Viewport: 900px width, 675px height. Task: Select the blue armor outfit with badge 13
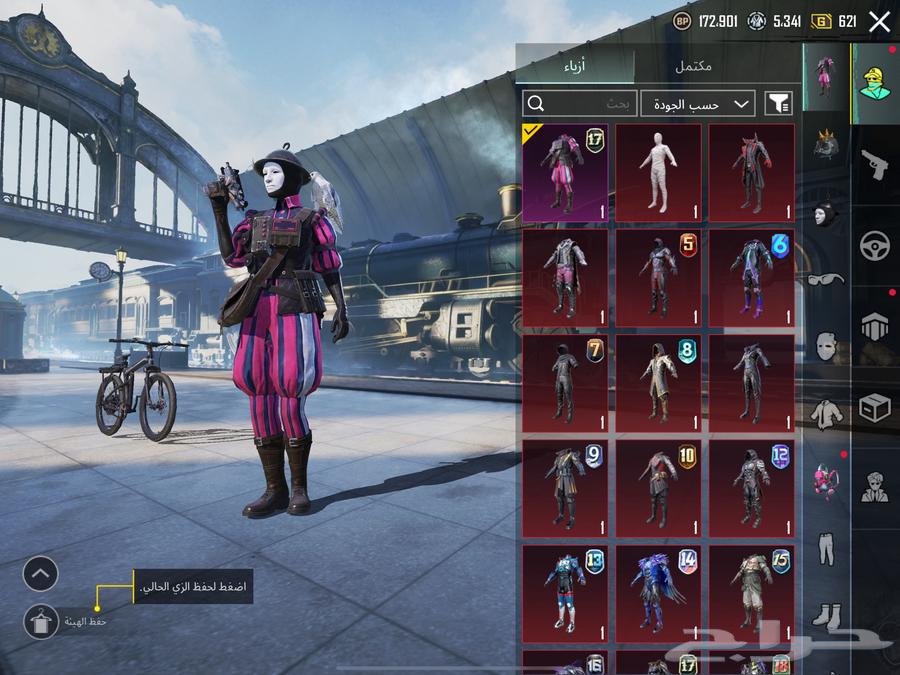tap(564, 593)
